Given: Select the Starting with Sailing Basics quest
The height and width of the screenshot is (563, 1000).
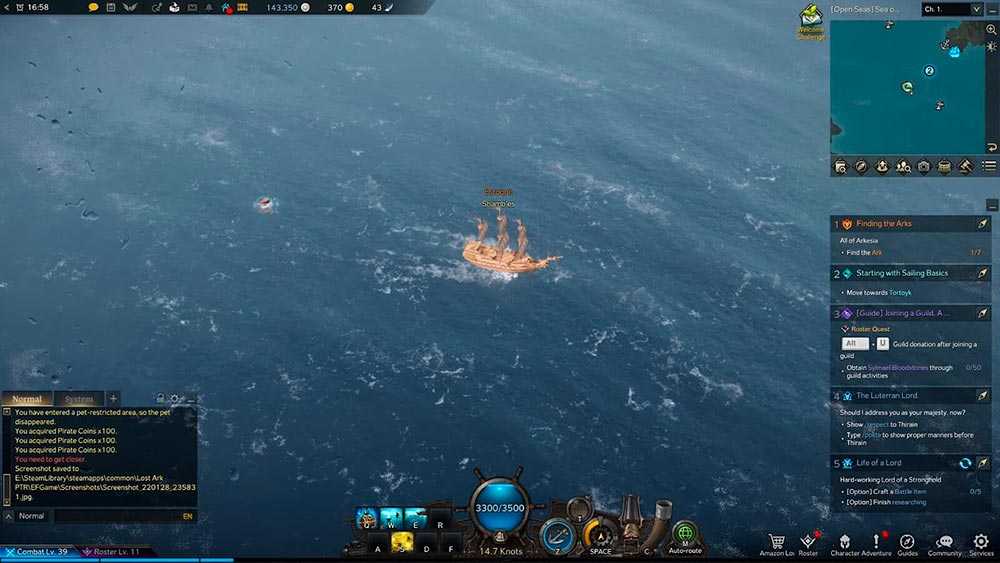Looking at the screenshot, I should (x=893, y=273).
